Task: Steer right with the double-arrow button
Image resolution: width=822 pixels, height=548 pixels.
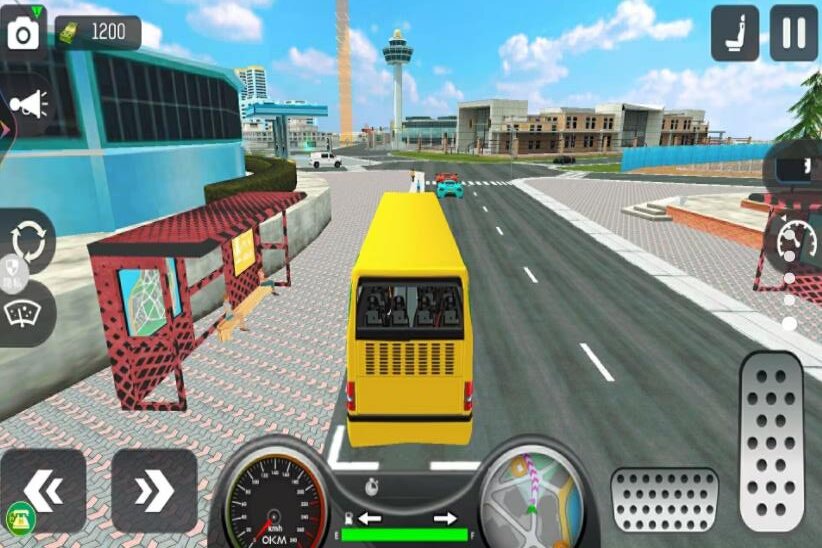Action: click(x=154, y=490)
